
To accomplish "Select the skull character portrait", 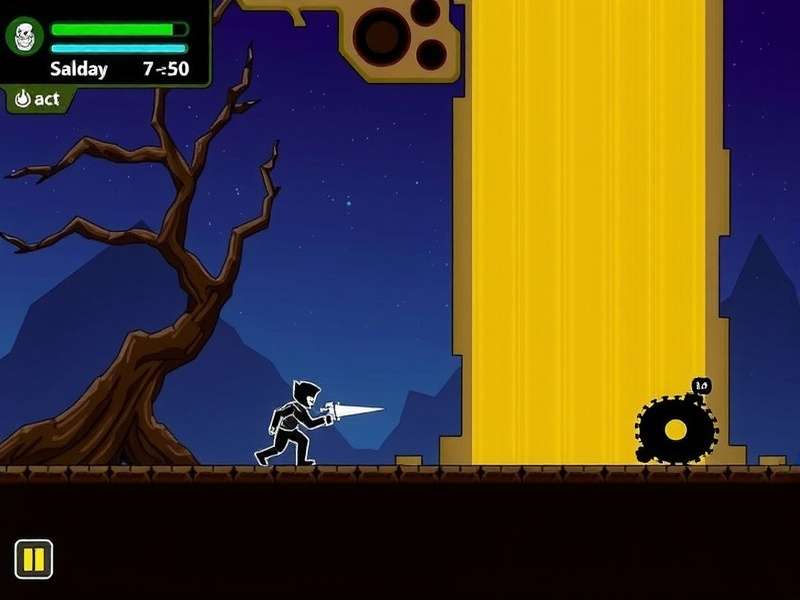I will click(25, 38).
